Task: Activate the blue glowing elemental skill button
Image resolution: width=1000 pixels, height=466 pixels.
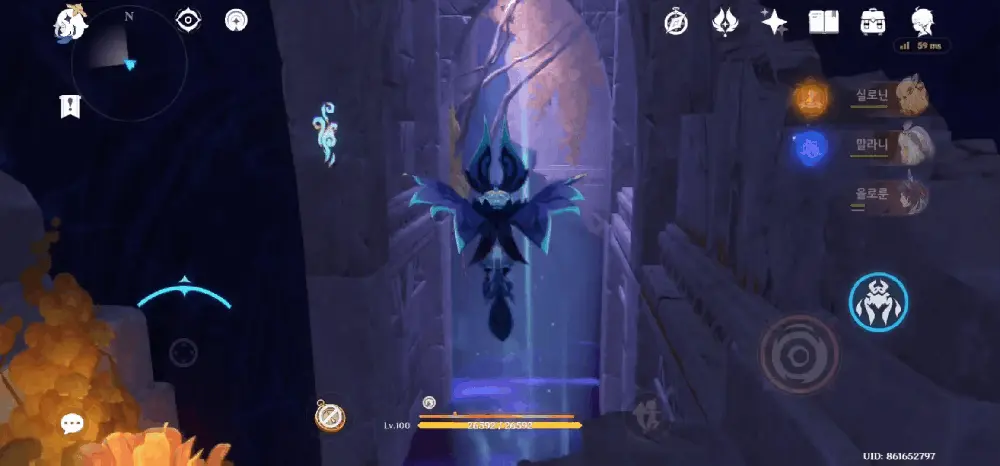Action: point(877,302)
